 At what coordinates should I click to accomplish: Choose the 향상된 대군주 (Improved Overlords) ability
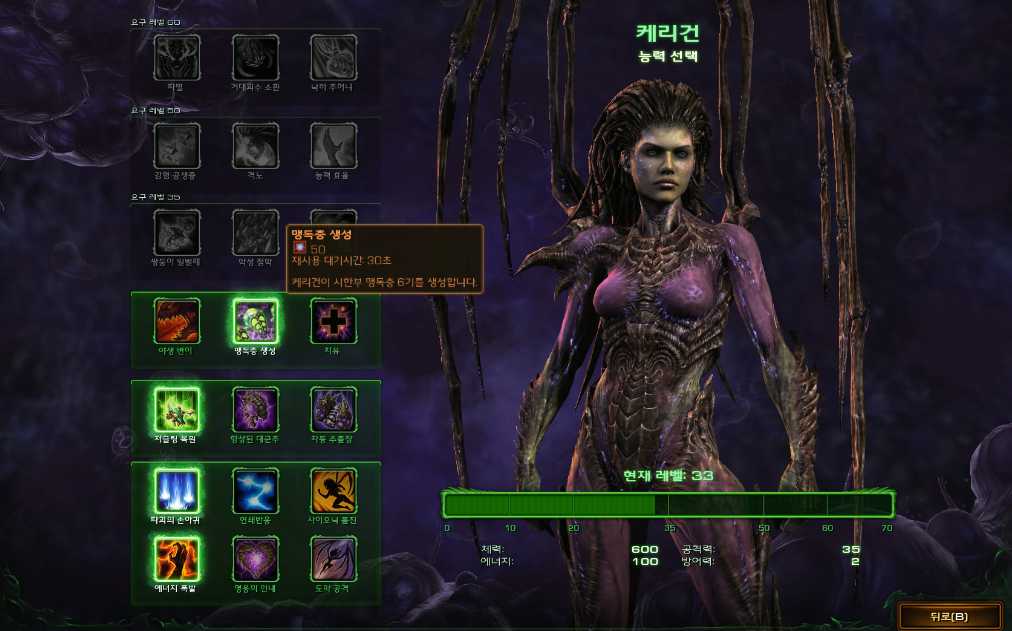point(255,409)
